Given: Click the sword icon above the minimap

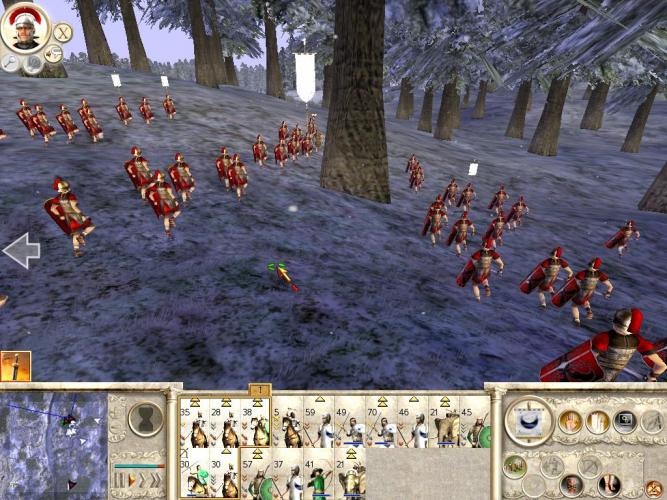Looking at the screenshot, I should [15, 366].
